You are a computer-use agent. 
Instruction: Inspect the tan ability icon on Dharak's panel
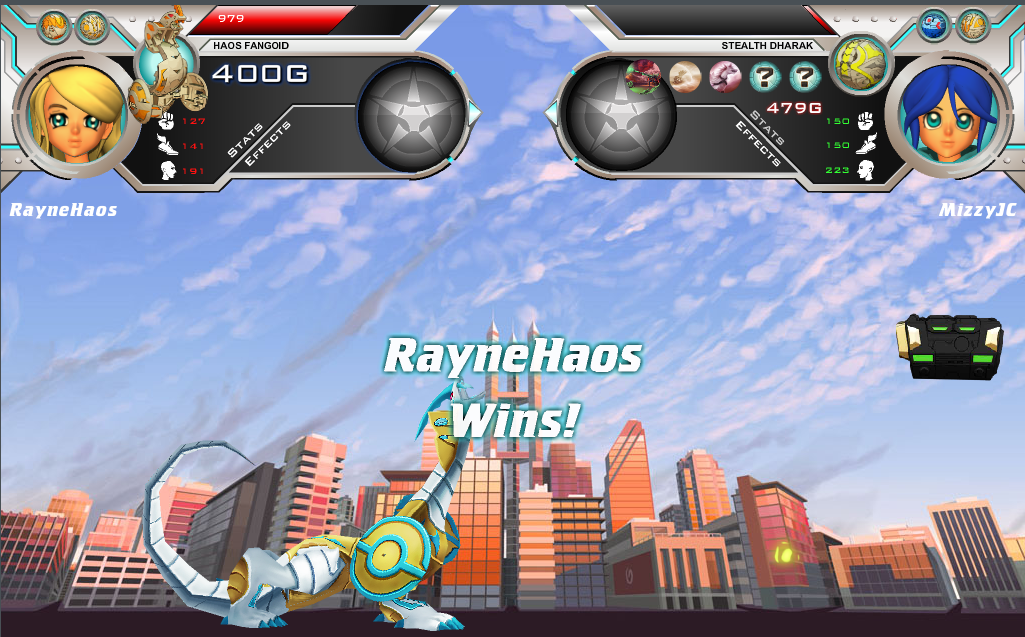click(x=685, y=76)
